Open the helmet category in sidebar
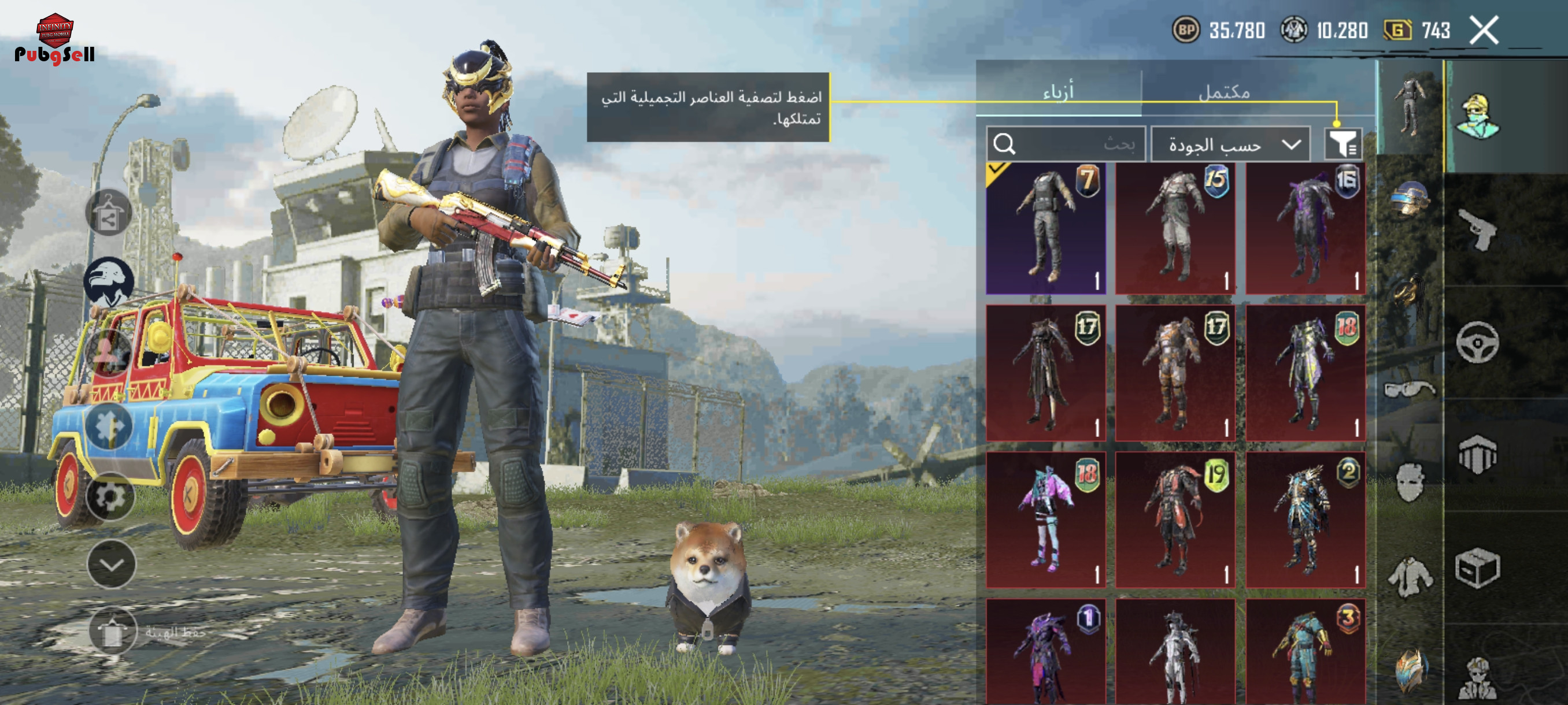The height and width of the screenshot is (705, 1568). tap(1410, 199)
